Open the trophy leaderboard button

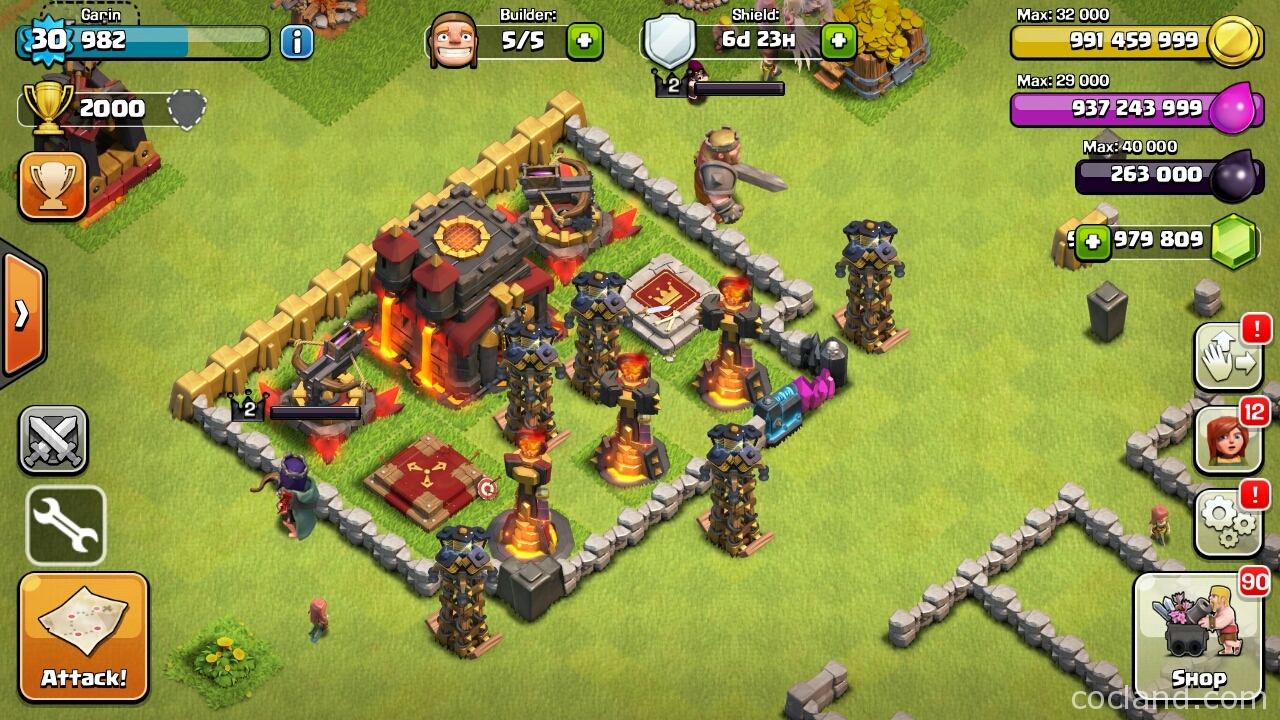tap(52, 186)
